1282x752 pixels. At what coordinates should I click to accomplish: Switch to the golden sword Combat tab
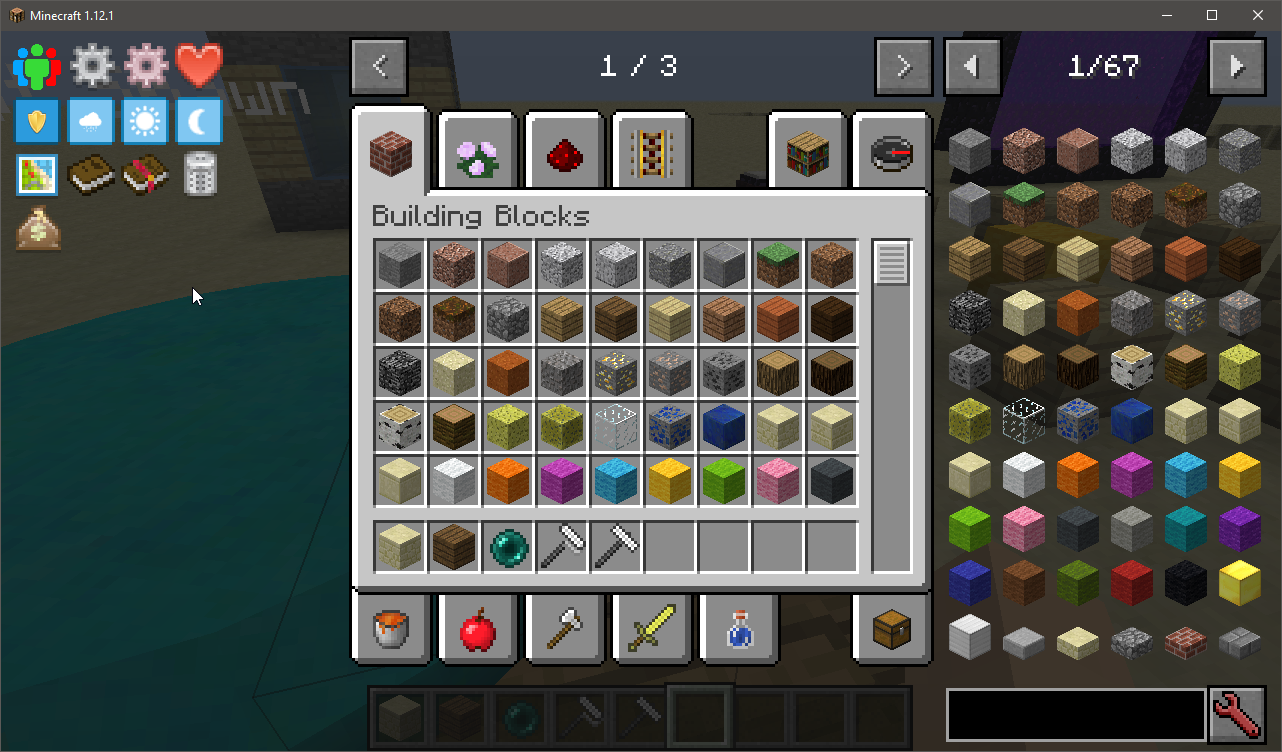click(651, 630)
